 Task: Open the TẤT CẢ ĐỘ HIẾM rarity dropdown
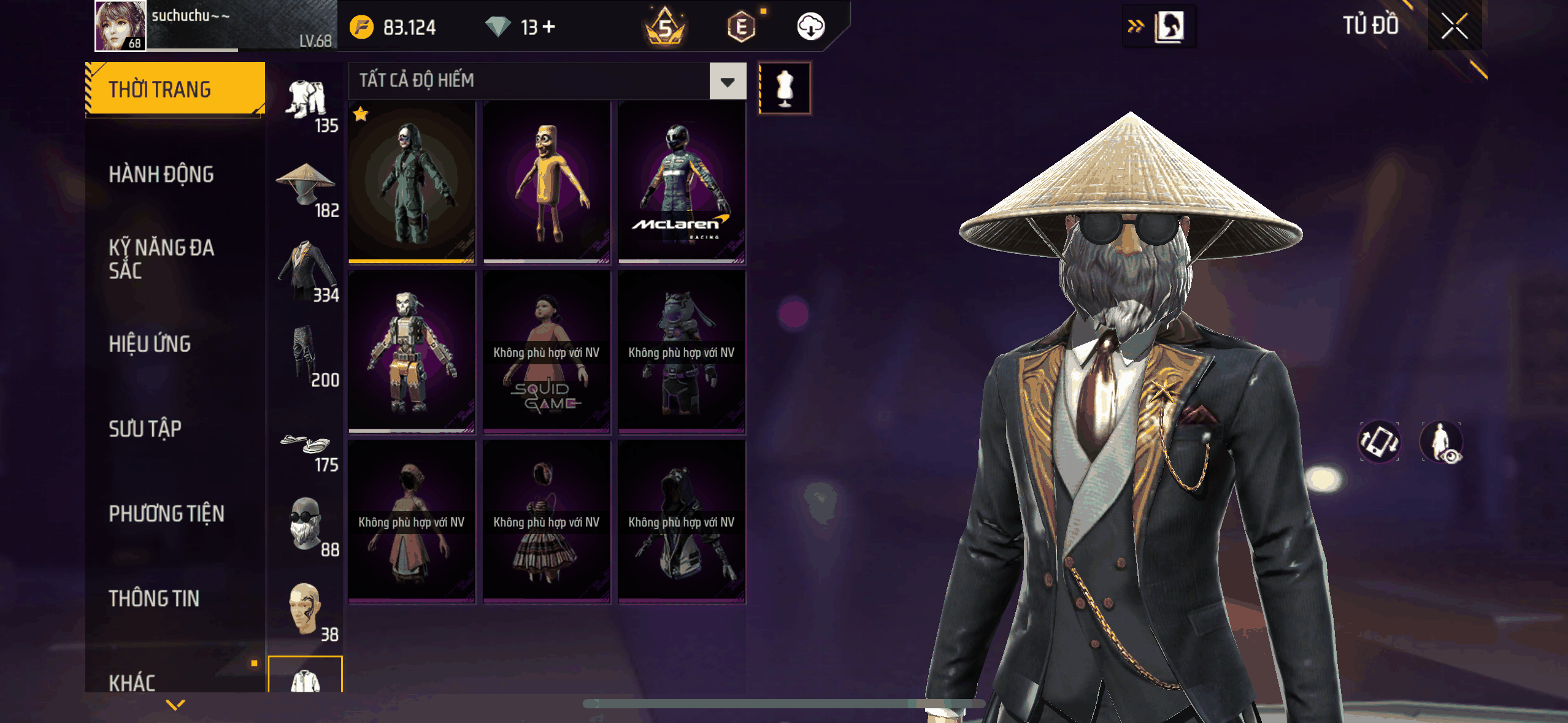[727, 81]
